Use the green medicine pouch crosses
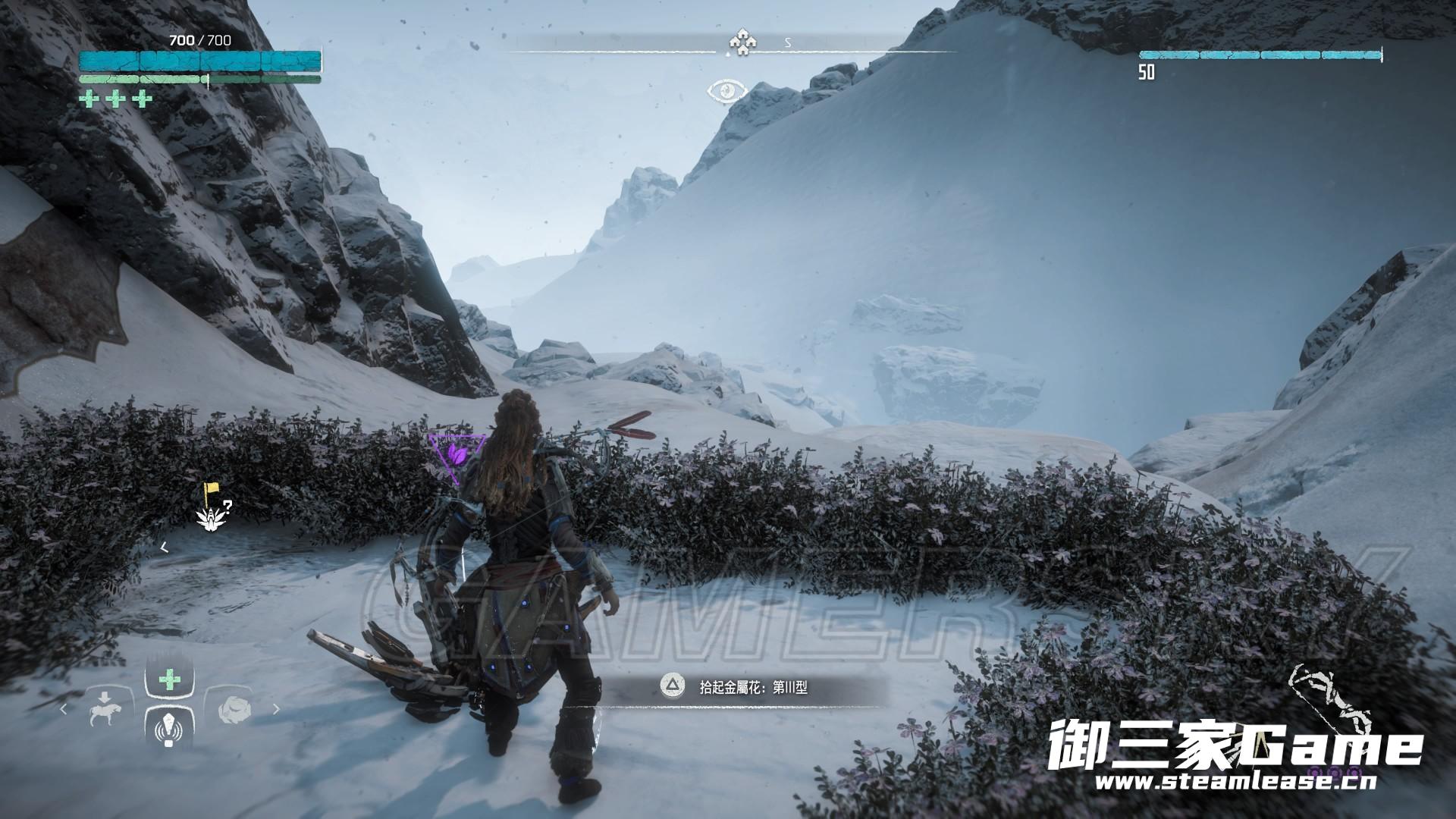The width and height of the screenshot is (1456, 819). point(115,99)
